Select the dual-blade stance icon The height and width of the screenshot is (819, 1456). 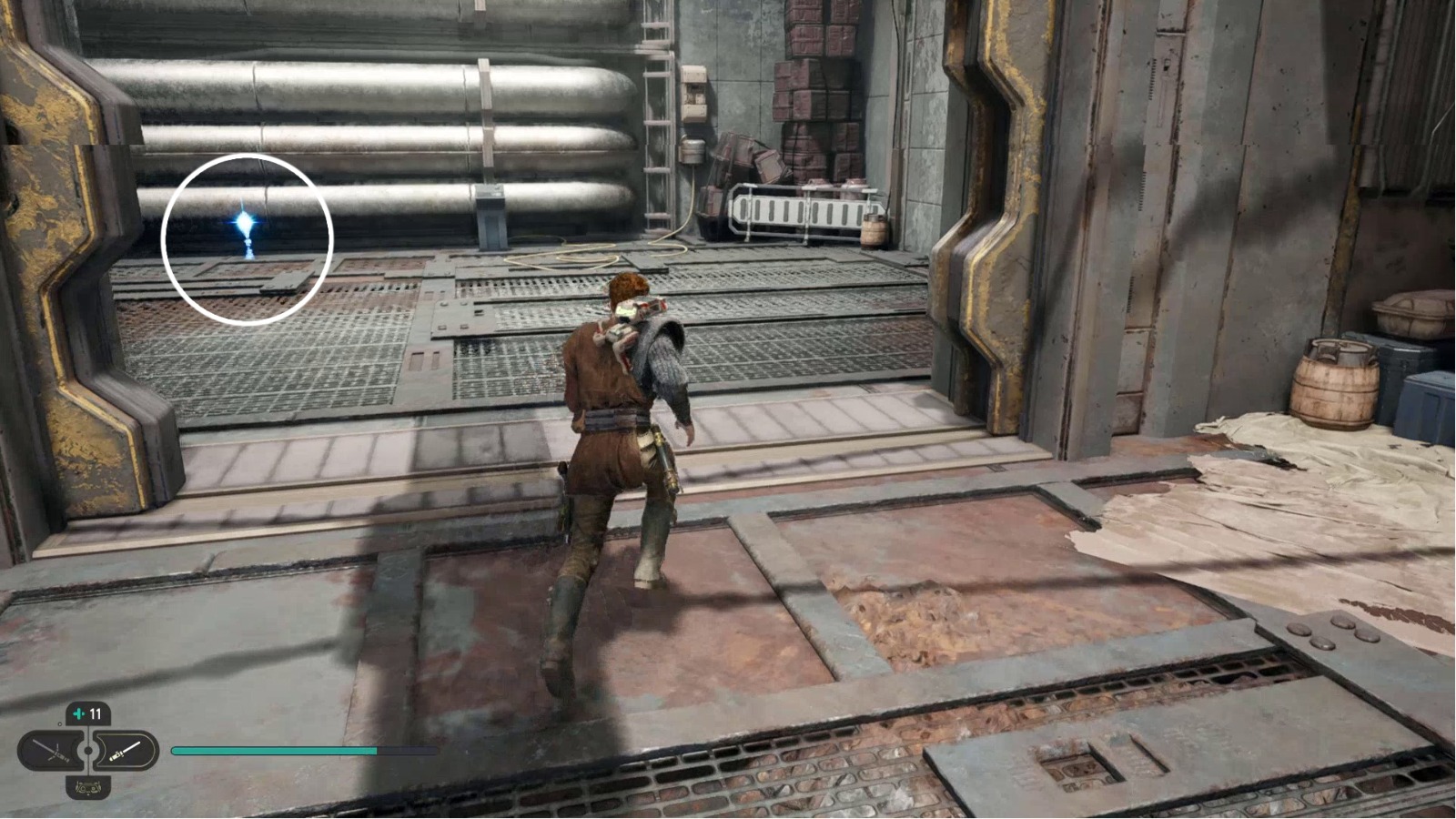click(52, 751)
